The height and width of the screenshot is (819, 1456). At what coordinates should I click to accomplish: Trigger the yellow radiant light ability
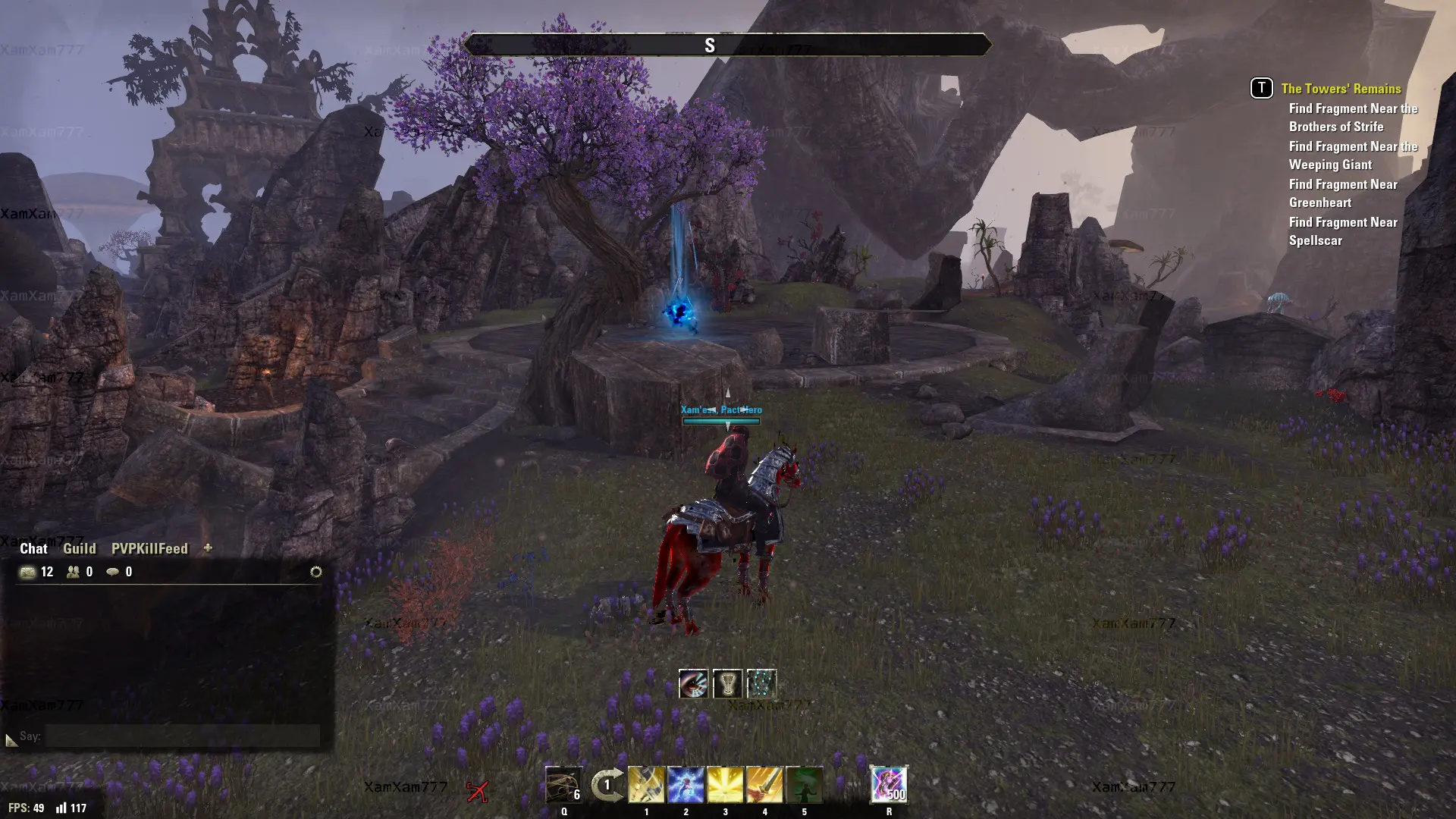pos(725,785)
